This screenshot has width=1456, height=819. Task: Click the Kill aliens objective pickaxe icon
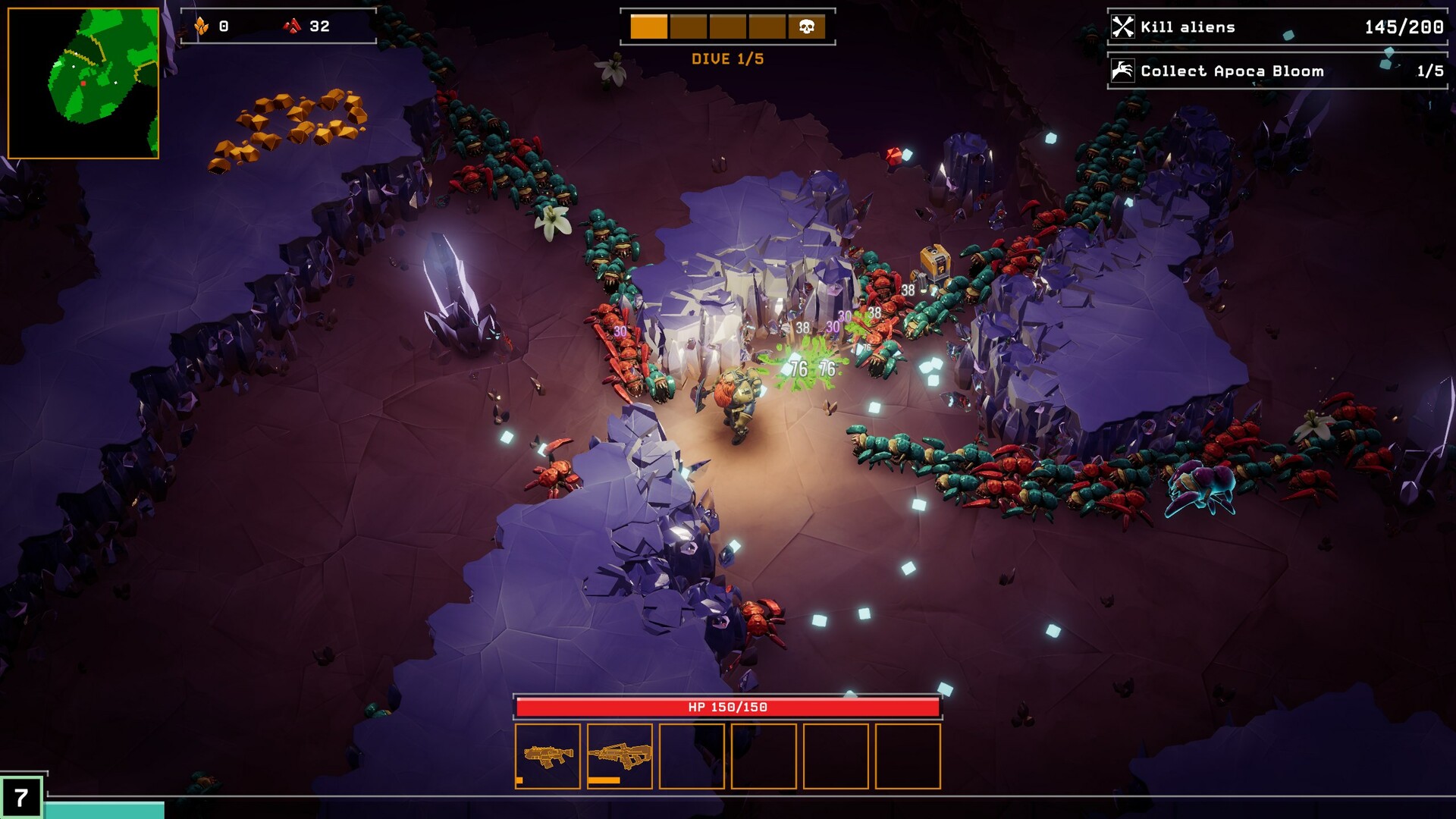pyautogui.click(x=1122, y=27)
